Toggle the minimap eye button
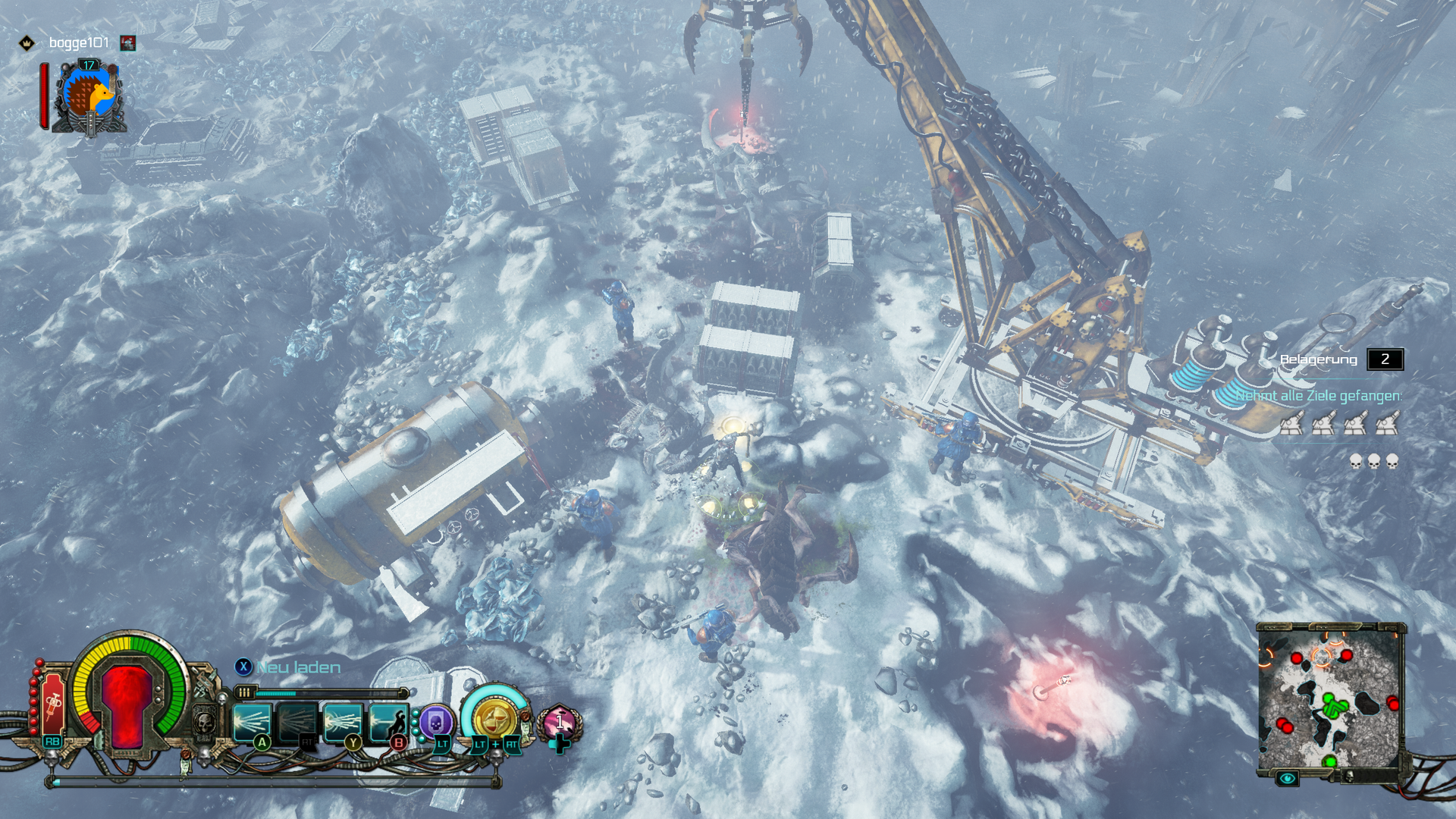This screenshot has width=1456, height=819. (x=1287, y=778)
